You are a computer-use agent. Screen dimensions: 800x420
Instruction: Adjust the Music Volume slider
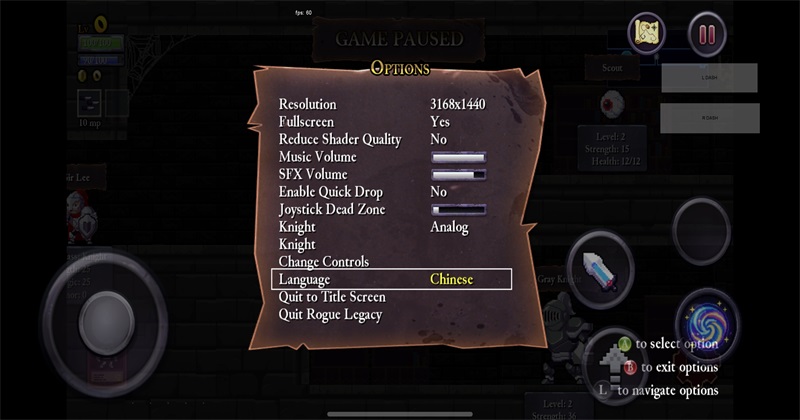[x=458, y=157]
